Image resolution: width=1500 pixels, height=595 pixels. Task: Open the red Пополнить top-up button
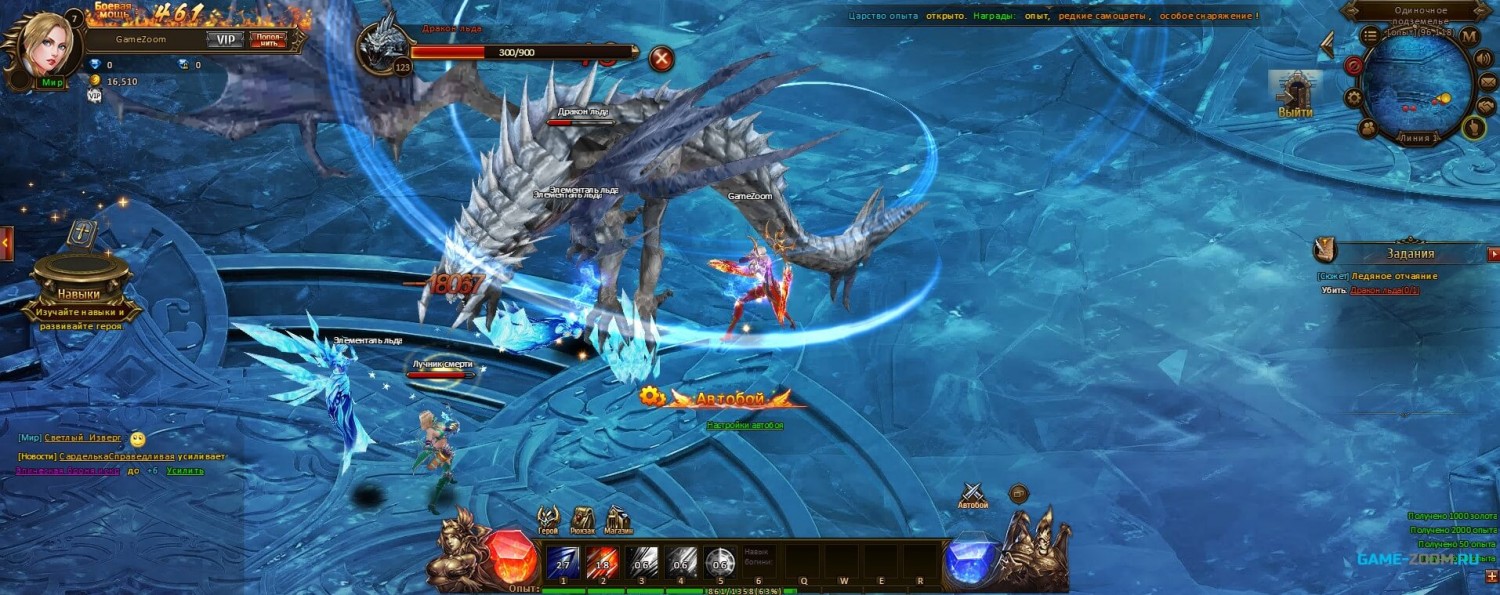click(267, 40)
